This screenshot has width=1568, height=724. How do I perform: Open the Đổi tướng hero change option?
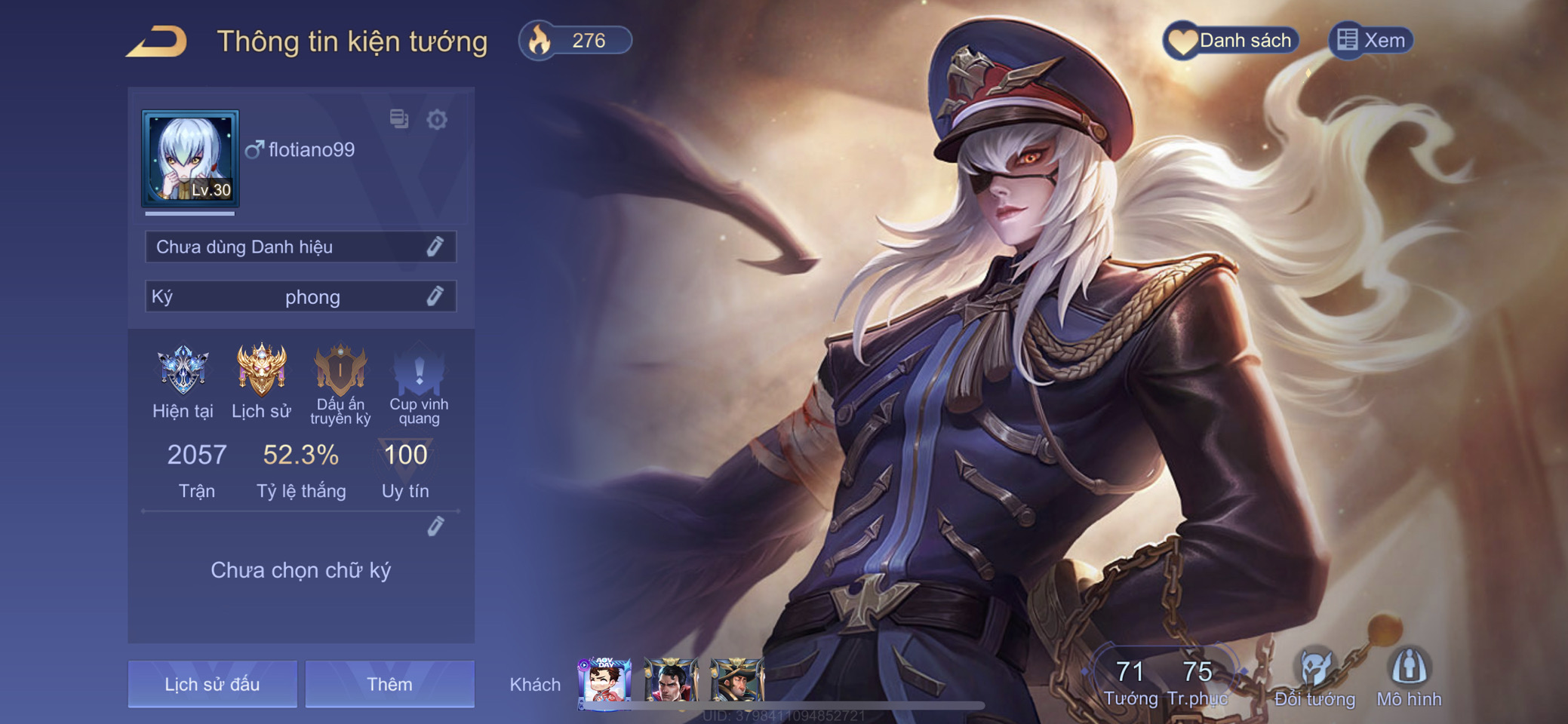[1314, 677]
